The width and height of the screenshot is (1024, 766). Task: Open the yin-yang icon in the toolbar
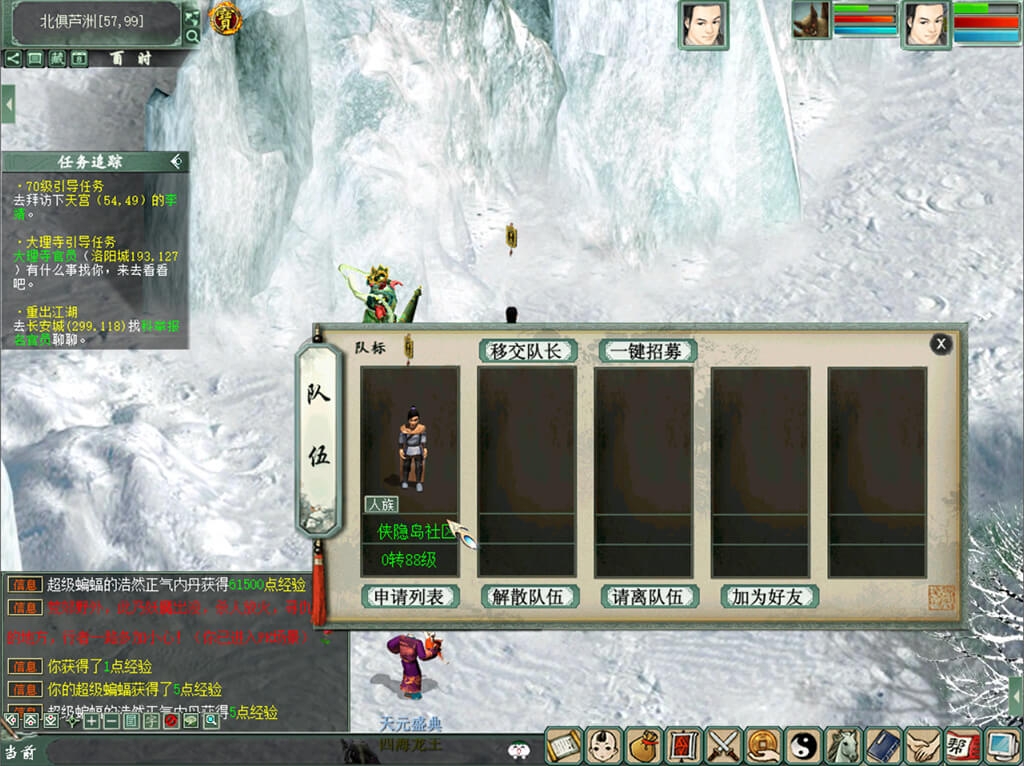pyautogui.click(x=803, y=746)
